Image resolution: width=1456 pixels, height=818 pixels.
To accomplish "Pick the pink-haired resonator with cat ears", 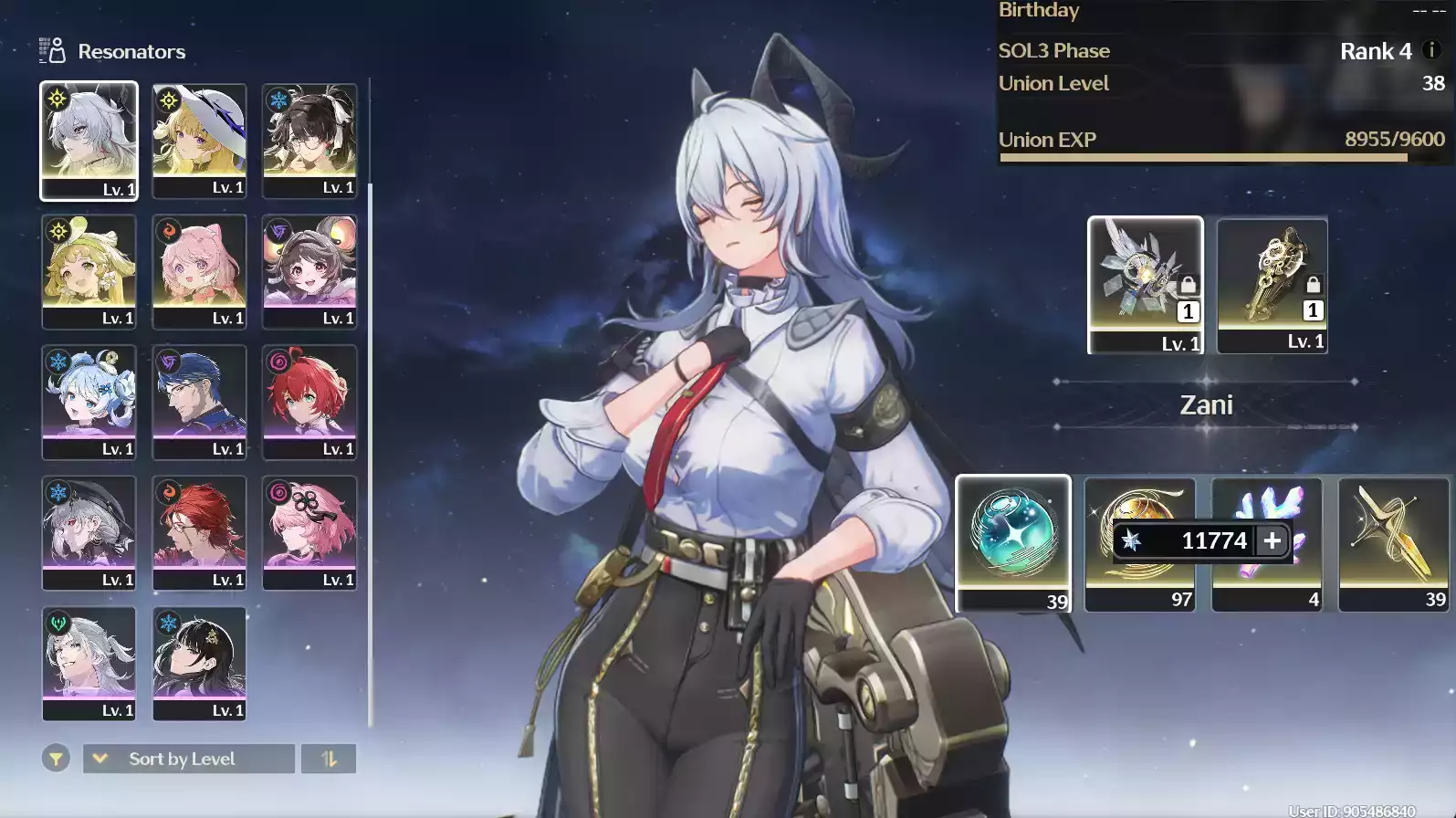I will (199, 270).
